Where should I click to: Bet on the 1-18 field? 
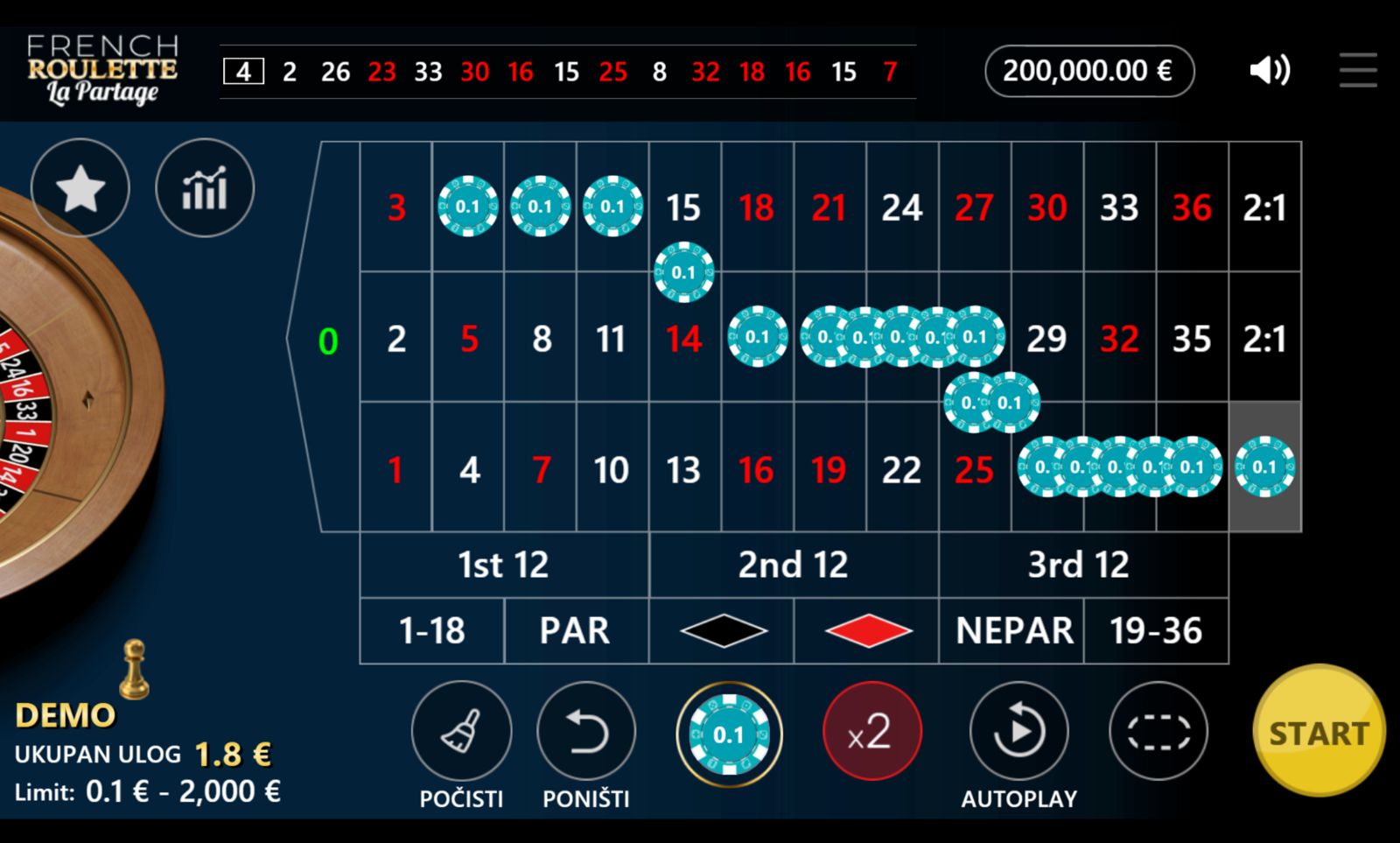click(432, 630)
